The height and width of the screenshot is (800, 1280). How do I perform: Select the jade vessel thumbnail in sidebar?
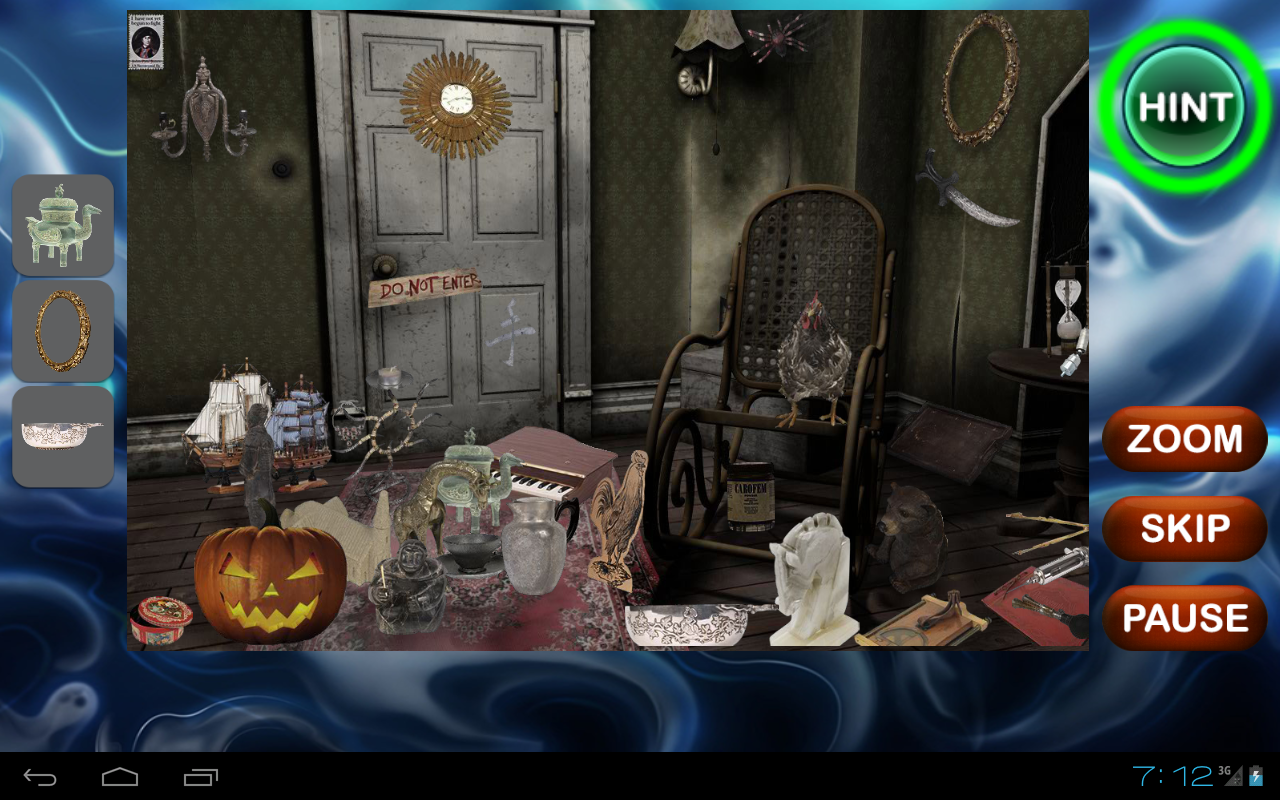click(62, 224)
